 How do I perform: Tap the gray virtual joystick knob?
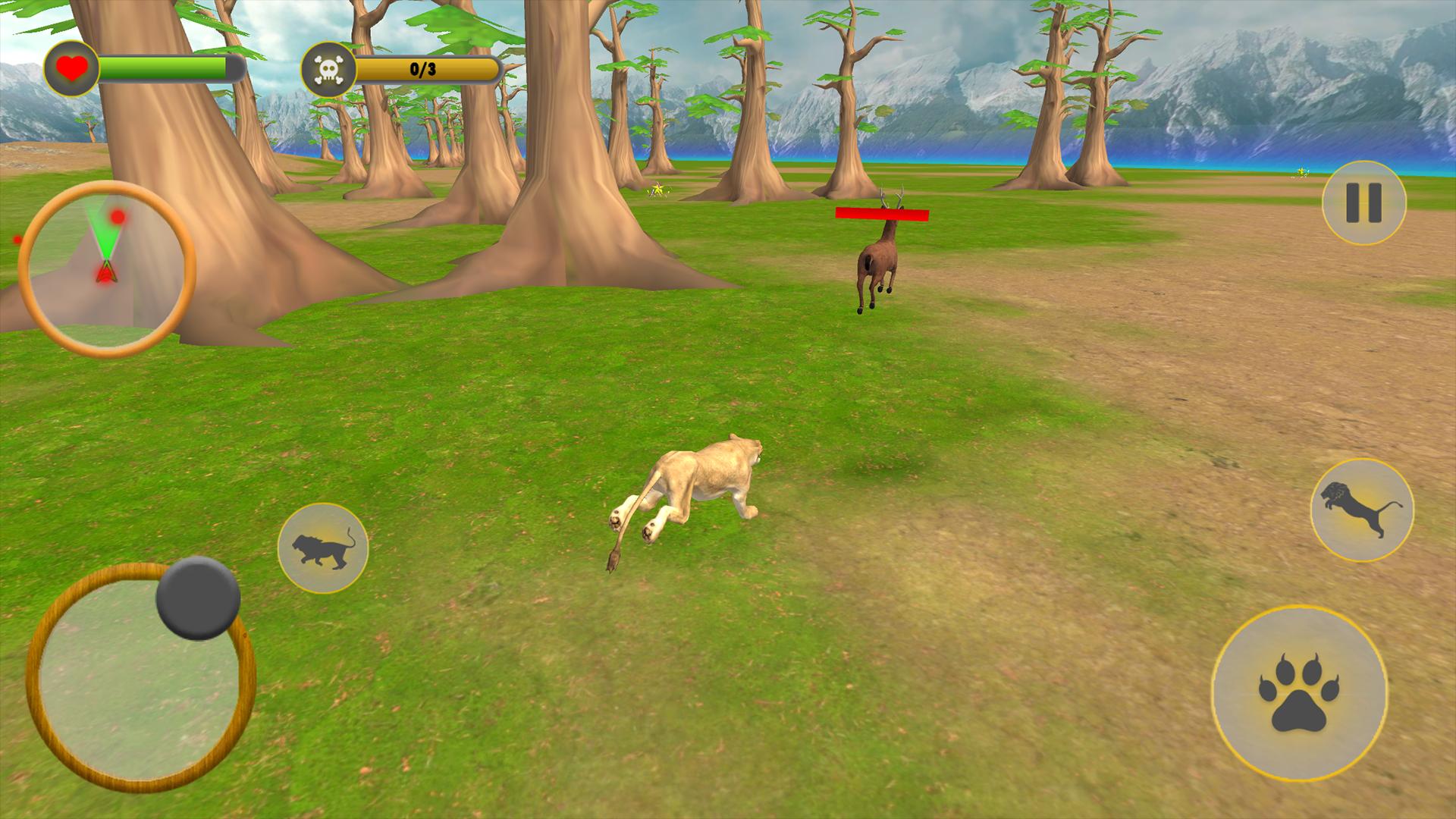198,598
